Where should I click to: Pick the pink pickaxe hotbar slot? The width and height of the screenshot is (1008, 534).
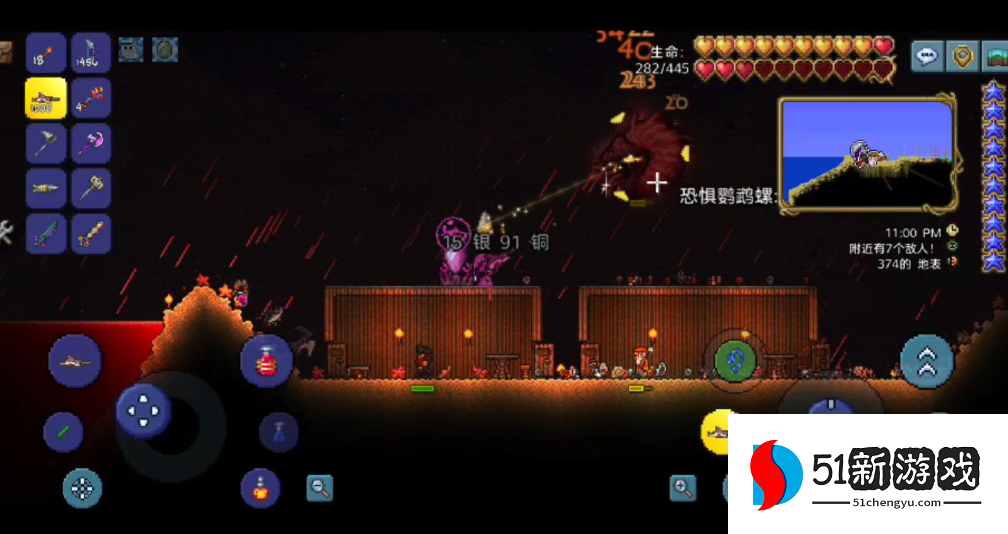pyautogui.click(x=91, y=143)
